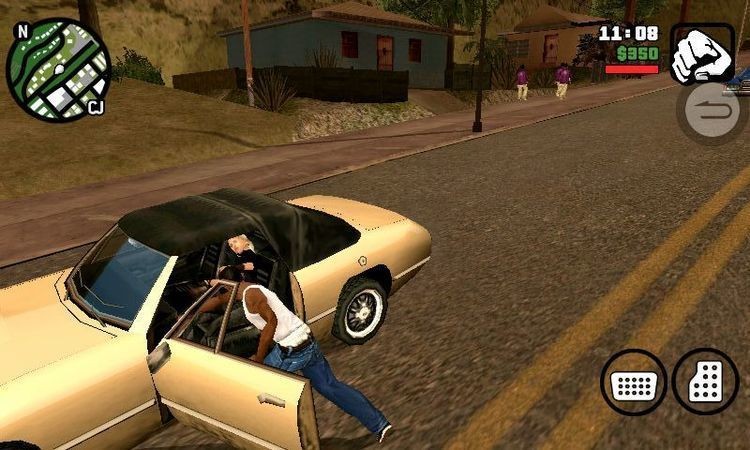This screenshot has height=450, width=750.
Task: Tap the accelerator pedal button
Action: [705, 381]
